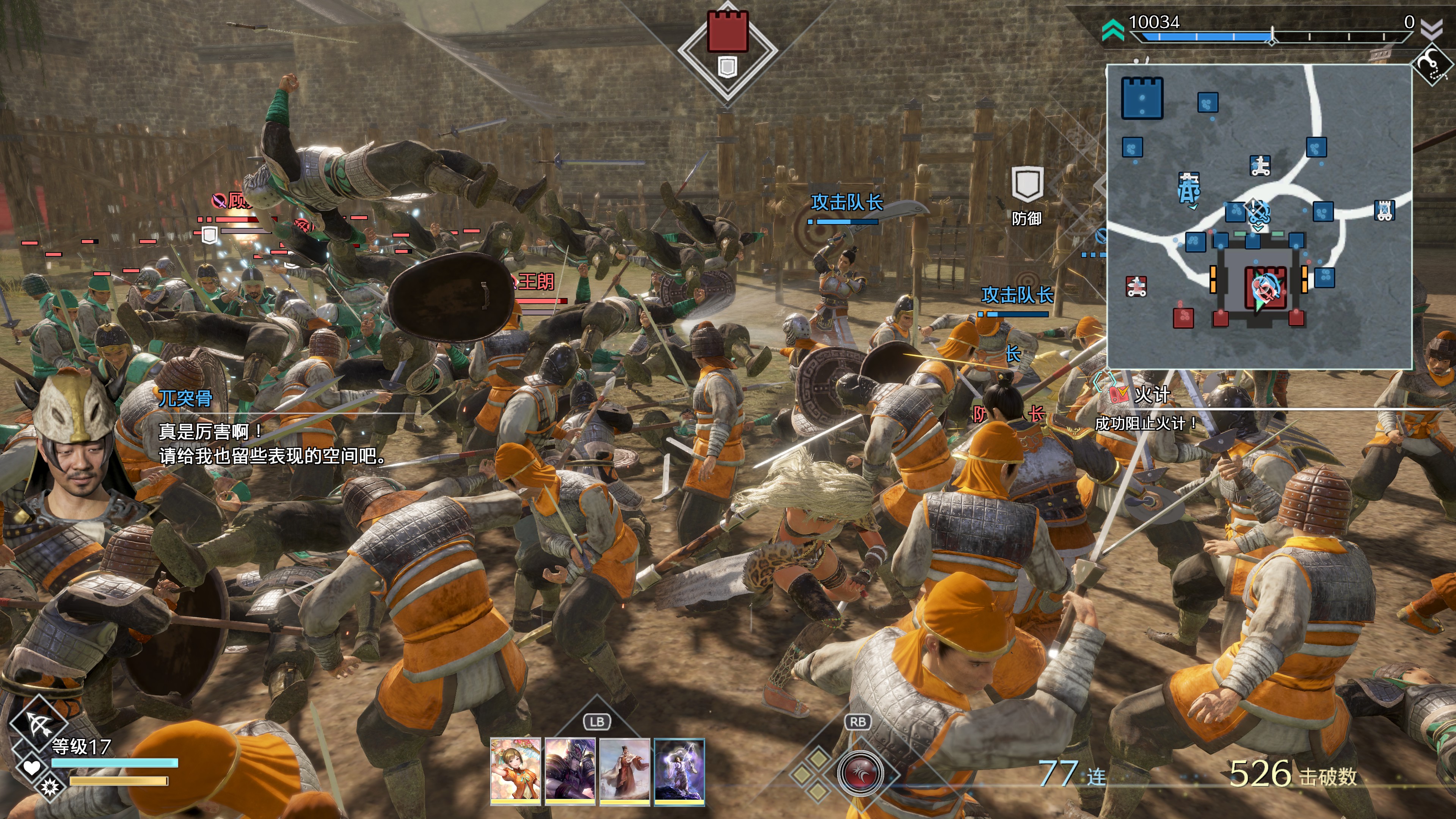This screenshot has height=819, width=1456.
Task: Select the purple armored warrior card
Action: 570,770
